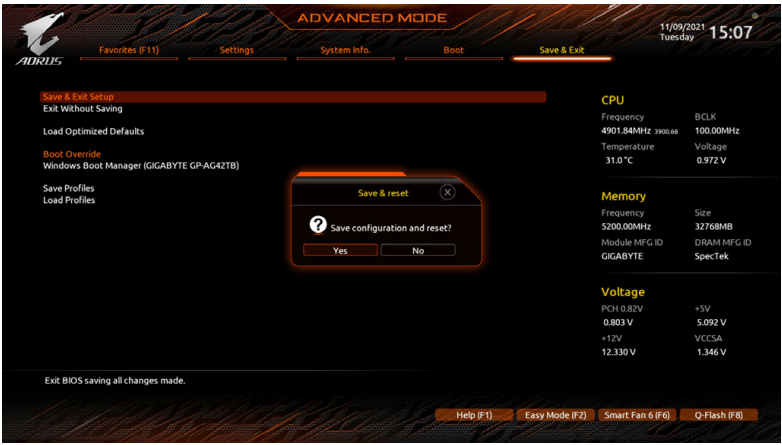Click the Help (F1) button
Screen dimensions: 782x445
coord(474,414)
